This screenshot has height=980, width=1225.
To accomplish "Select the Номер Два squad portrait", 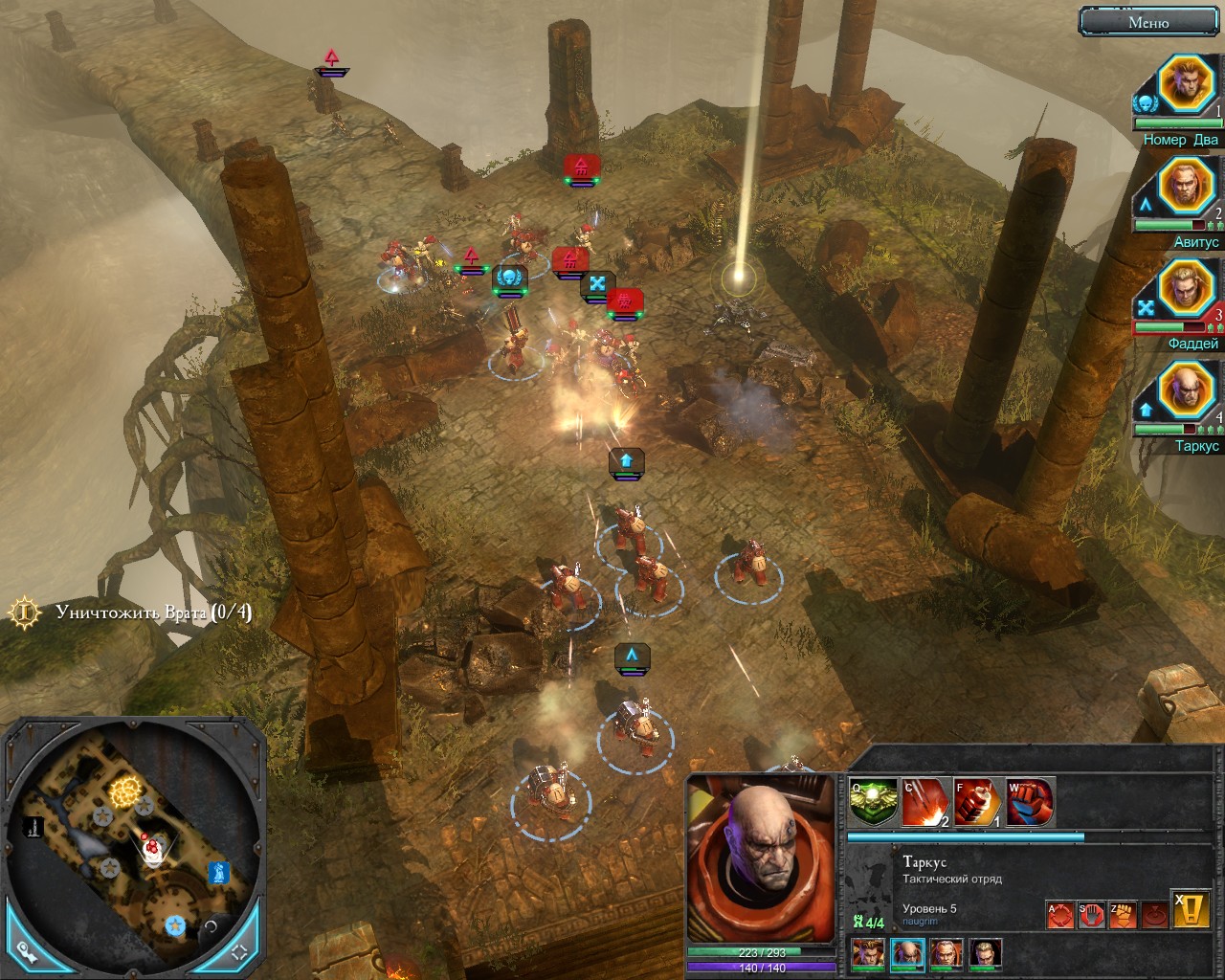I will (1186, 84).
